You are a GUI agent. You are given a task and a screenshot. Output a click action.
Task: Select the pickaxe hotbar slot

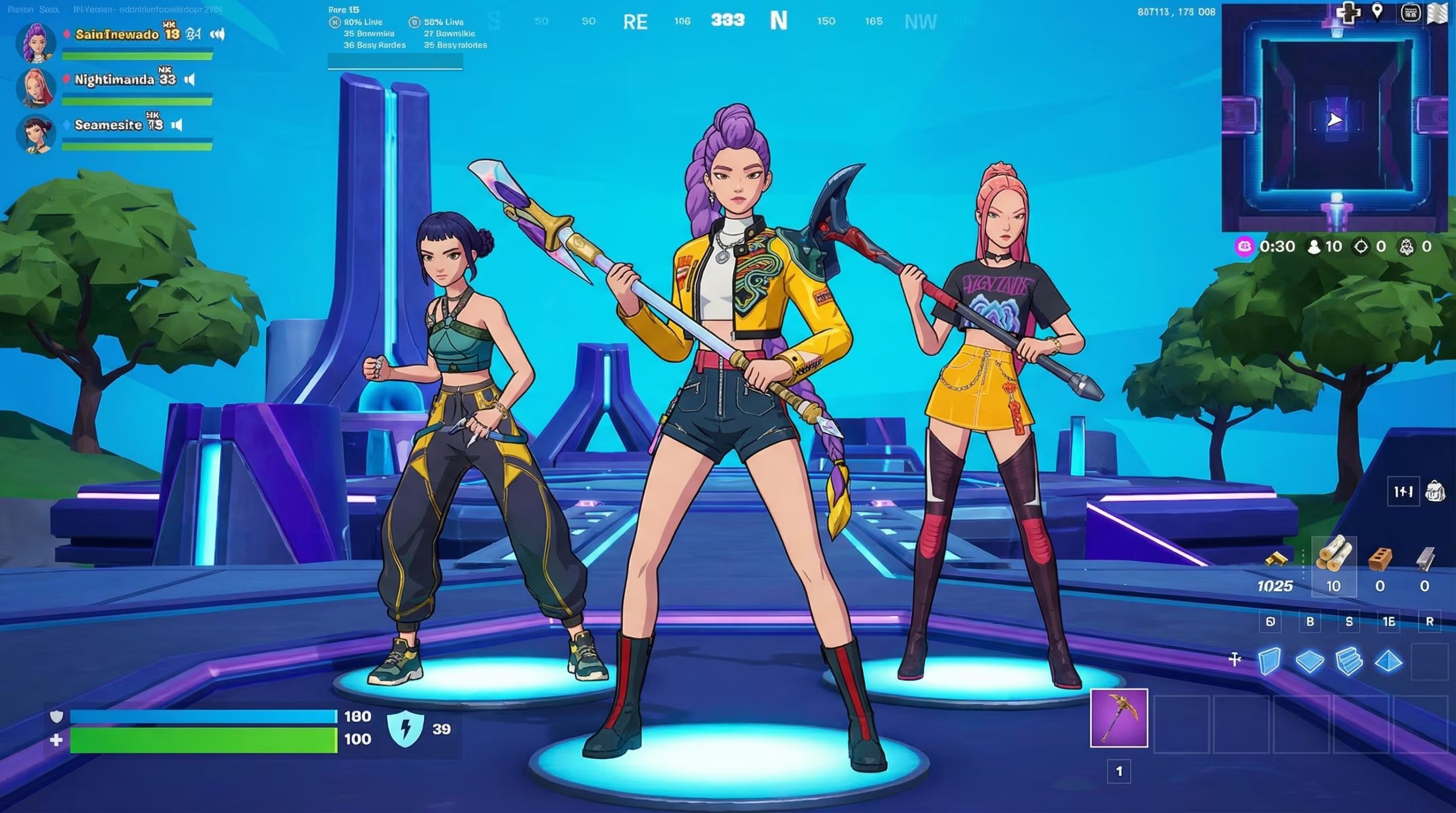[1119, 718]
